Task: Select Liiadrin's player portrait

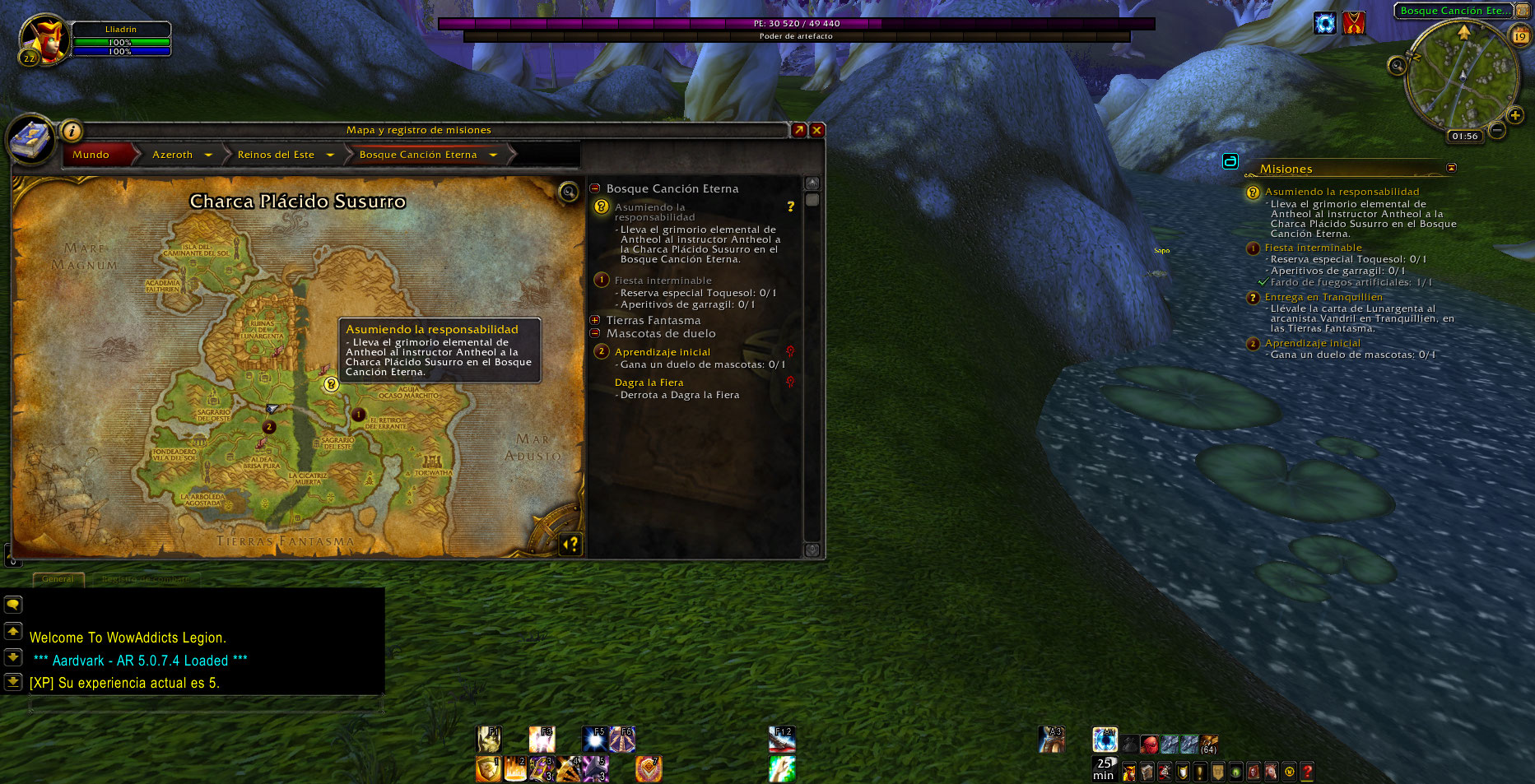Action: click(44, 39)
